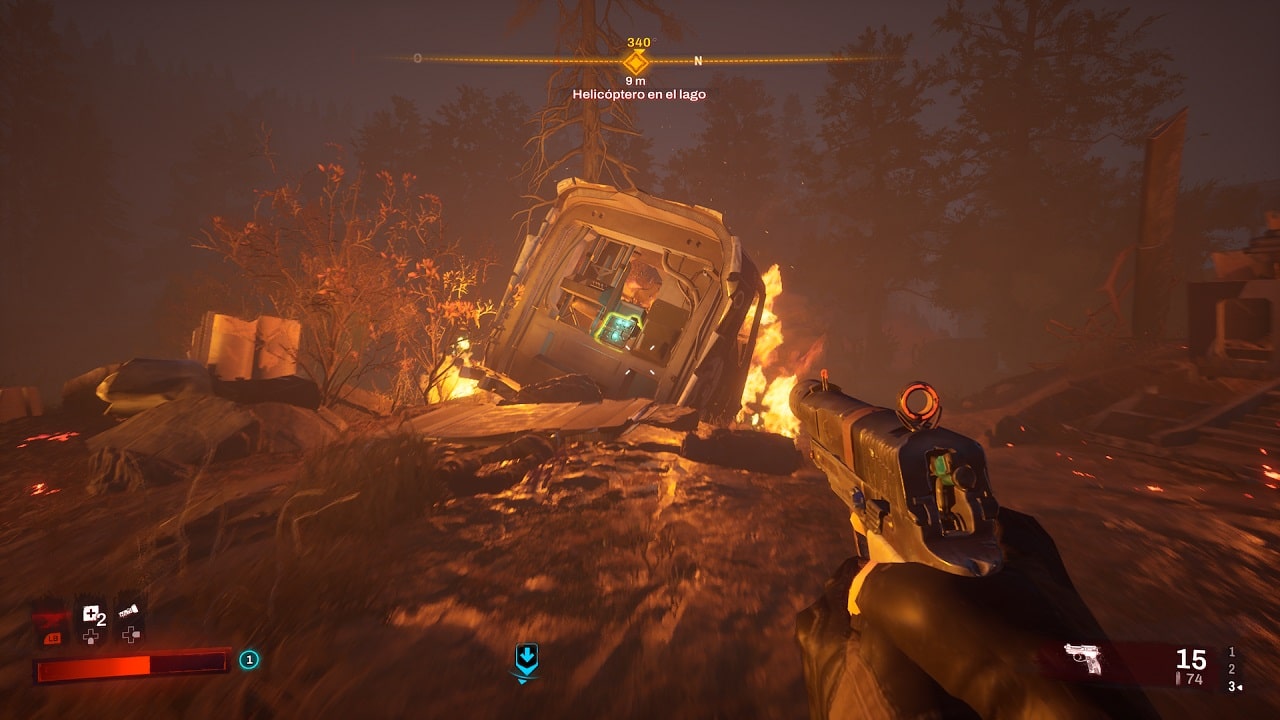Switch to weapon slot 1
1280x720 pixels.
point(1232,651)
